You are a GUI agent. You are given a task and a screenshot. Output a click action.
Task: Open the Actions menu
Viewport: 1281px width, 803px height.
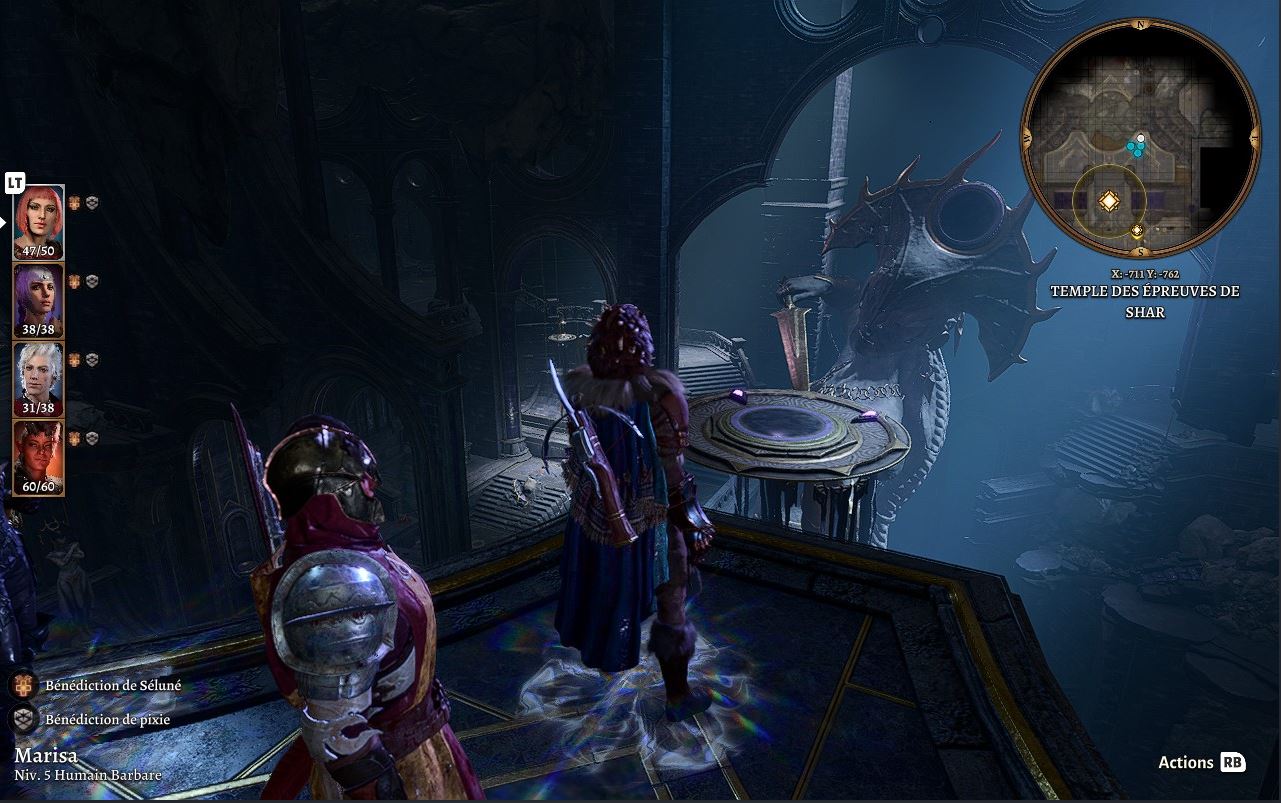[1200, 763]
